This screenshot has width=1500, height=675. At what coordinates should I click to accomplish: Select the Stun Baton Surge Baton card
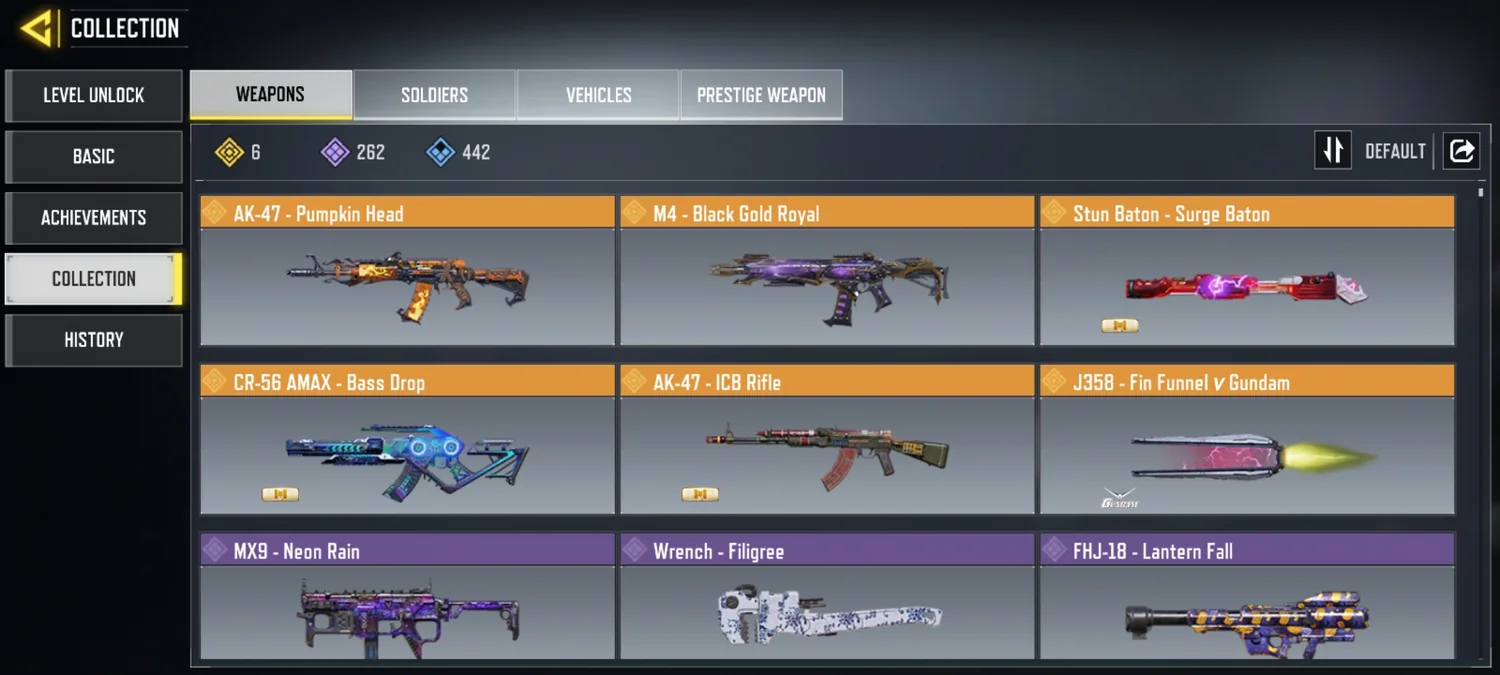[1247, 272]
